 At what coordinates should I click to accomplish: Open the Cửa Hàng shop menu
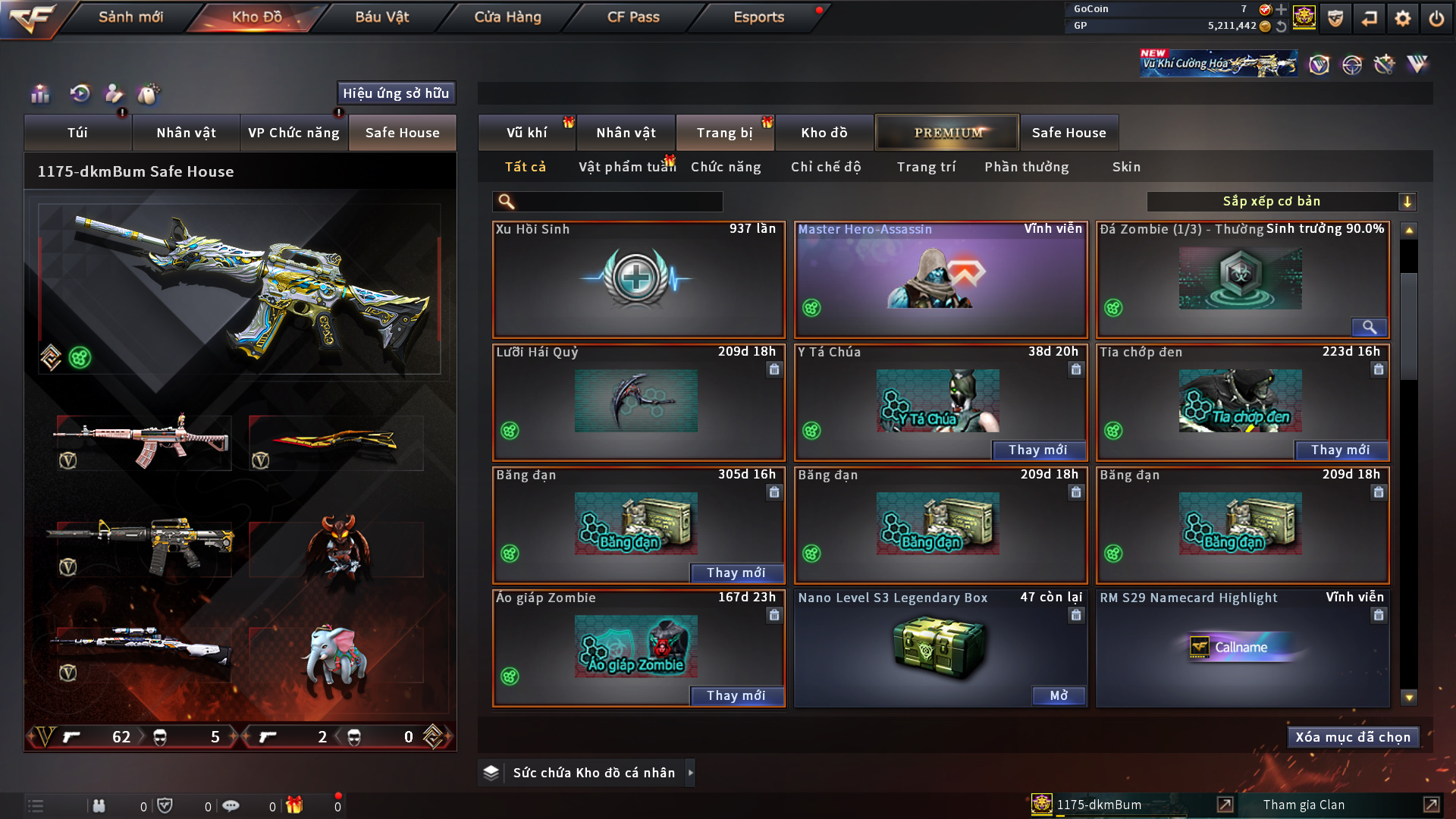507,17
